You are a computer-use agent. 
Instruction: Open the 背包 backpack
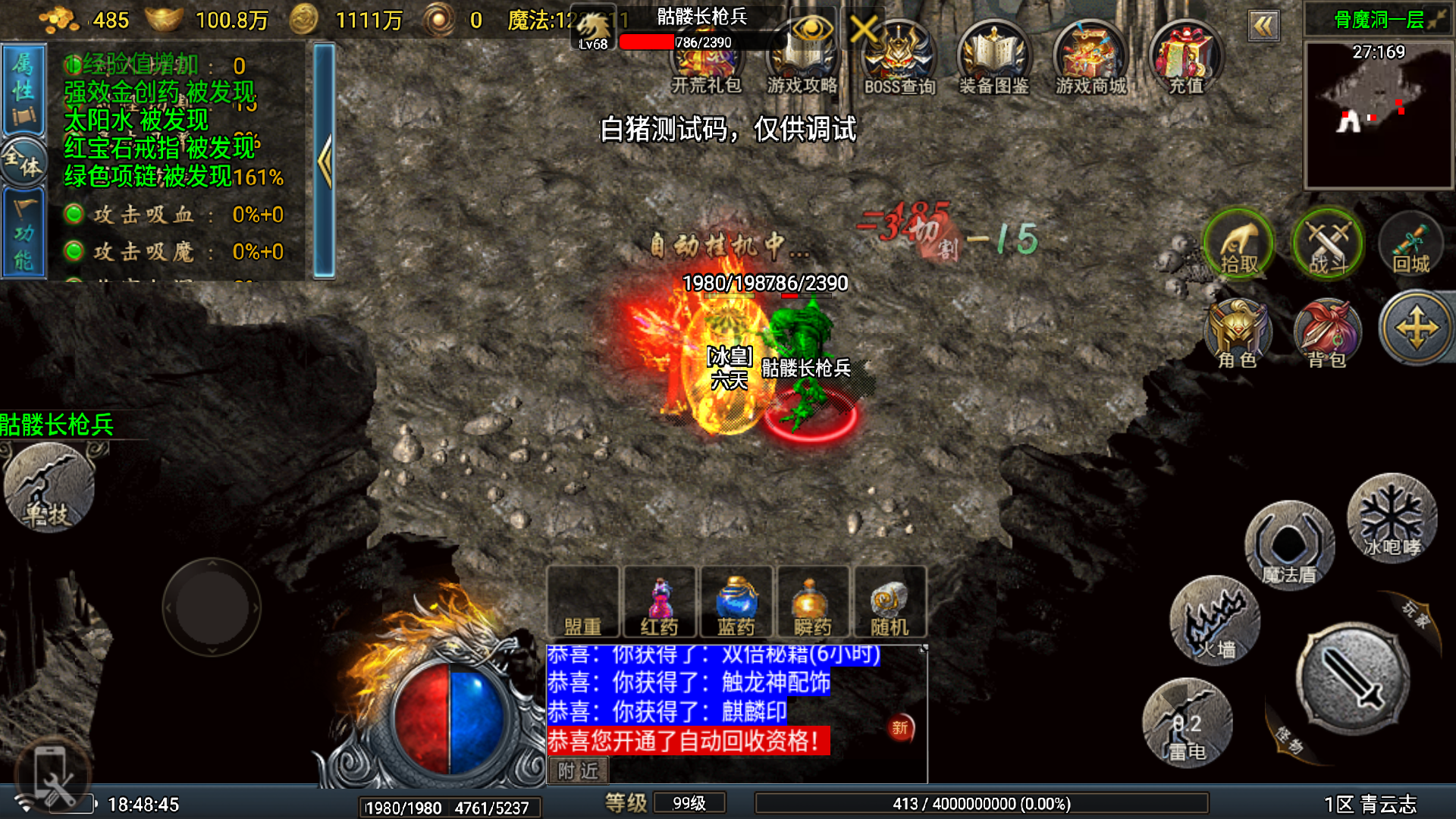pos(1327,334)
